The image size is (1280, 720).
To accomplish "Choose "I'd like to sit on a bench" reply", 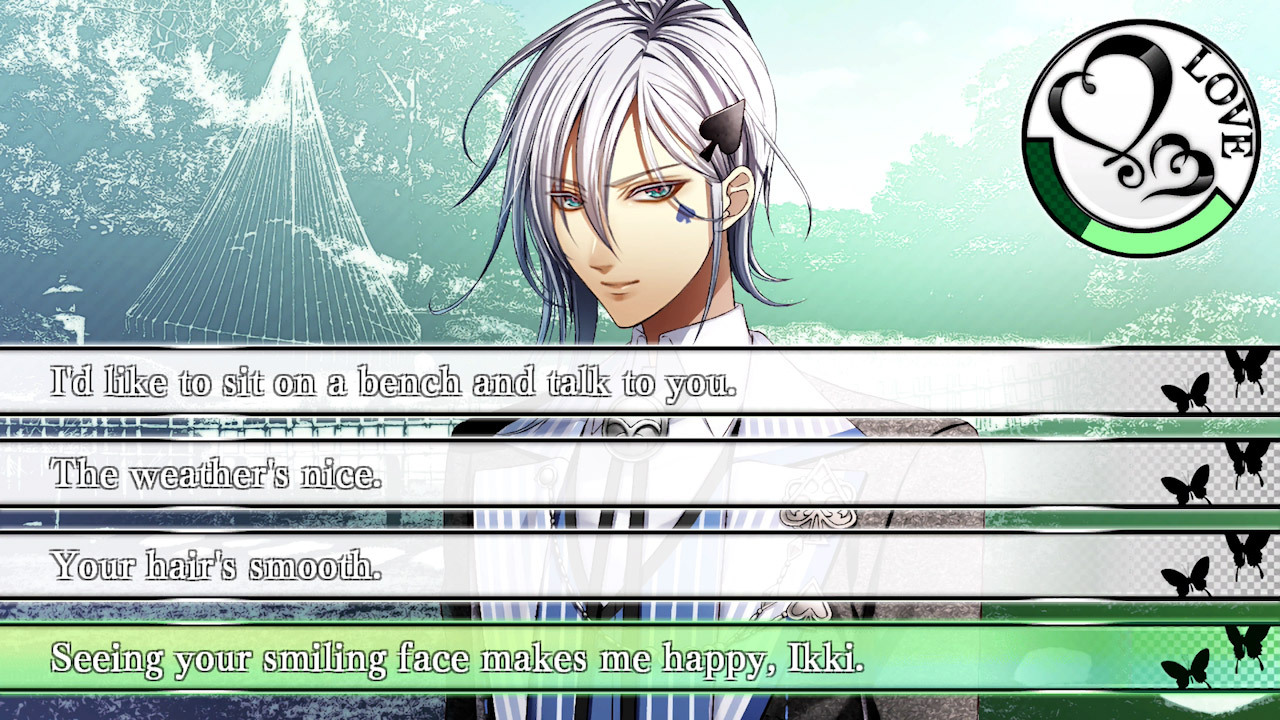I will (394, 382).
